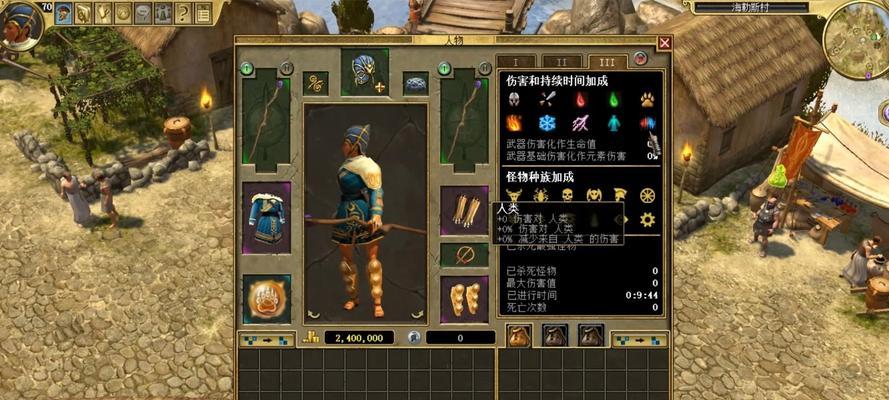Viewport: 889px width, 400px height.
Task: Select the paw print damage icon
Action: click(648, 99)
